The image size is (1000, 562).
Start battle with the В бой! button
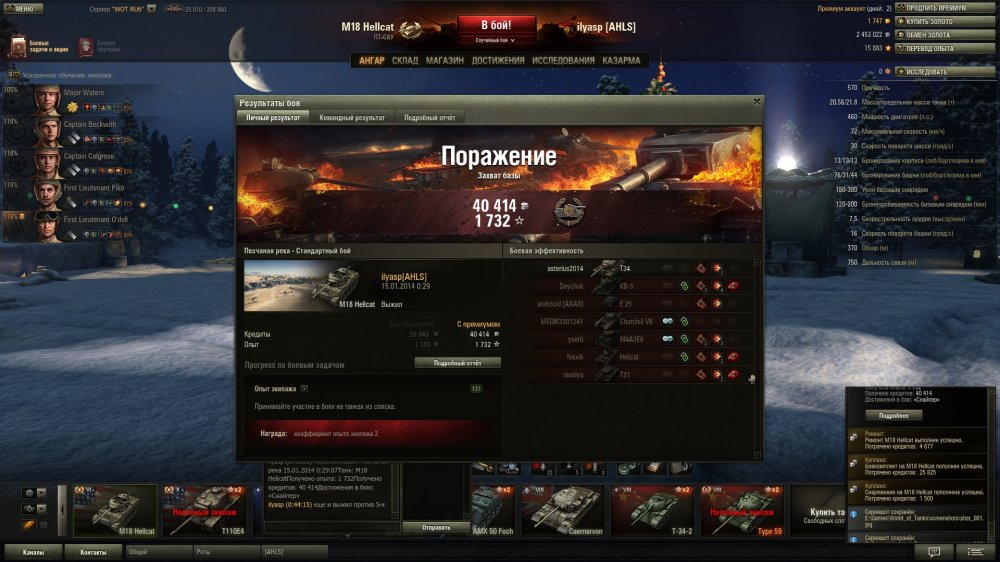497,24
